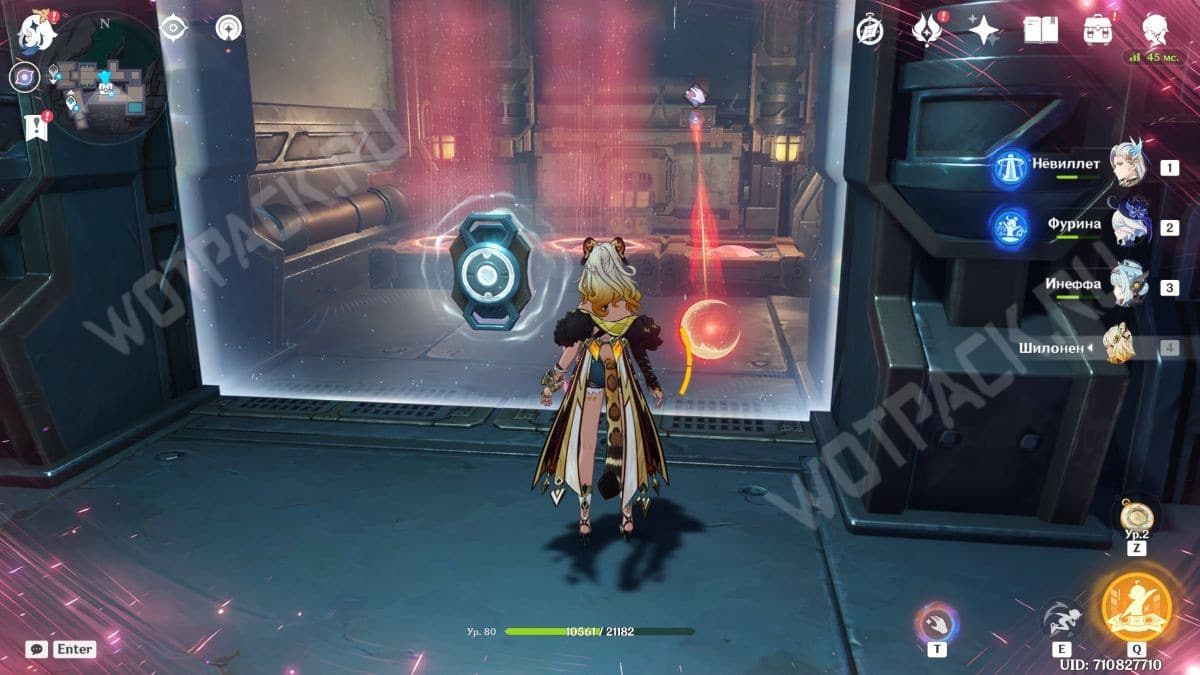Click the round signal beacon icon

(229, 28)
